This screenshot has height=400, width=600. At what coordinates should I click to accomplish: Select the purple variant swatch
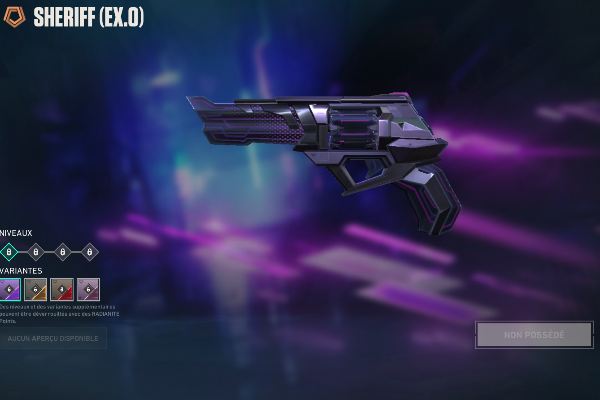(10, 290)
